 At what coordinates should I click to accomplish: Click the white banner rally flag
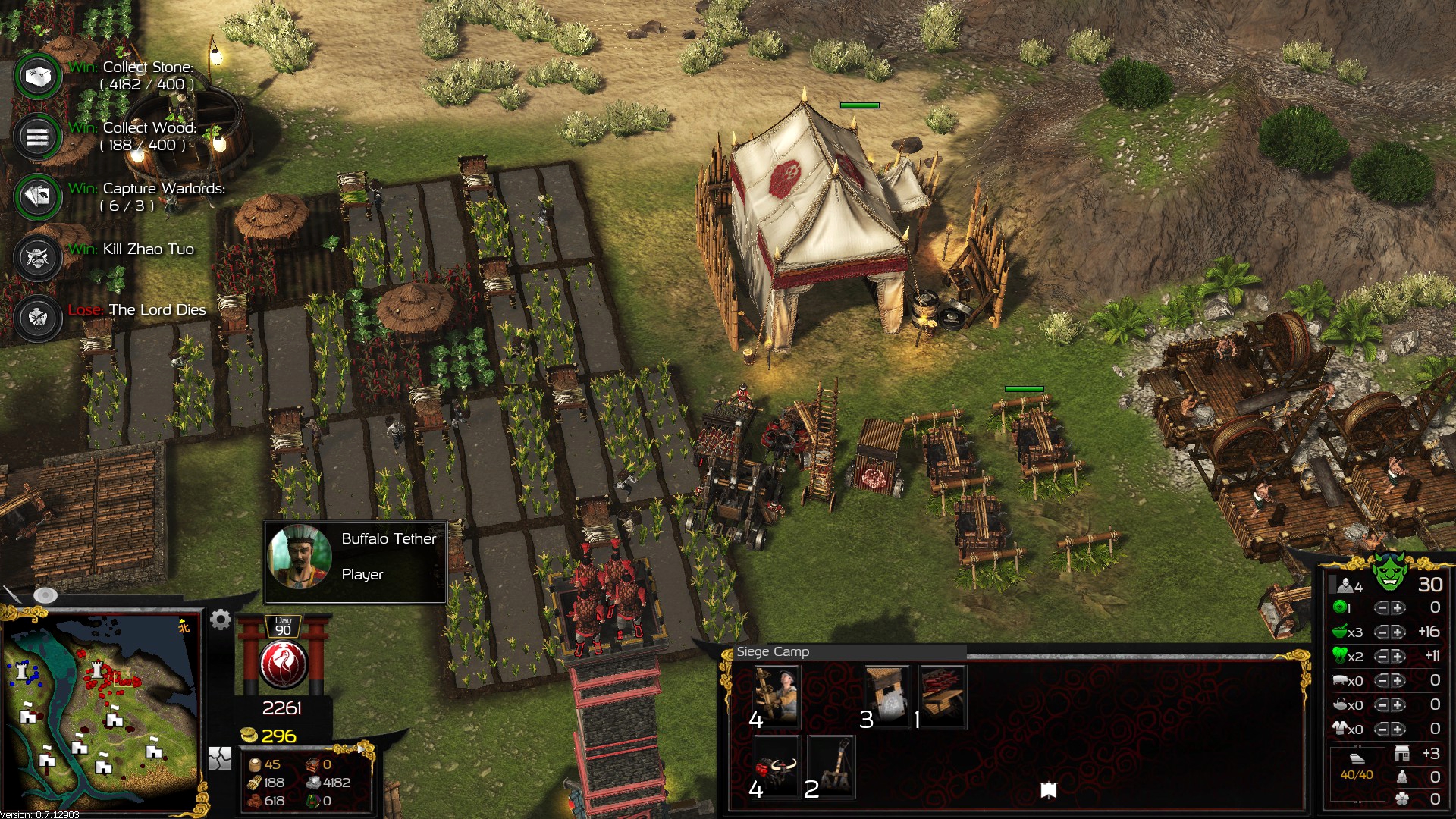[1049, 791]
